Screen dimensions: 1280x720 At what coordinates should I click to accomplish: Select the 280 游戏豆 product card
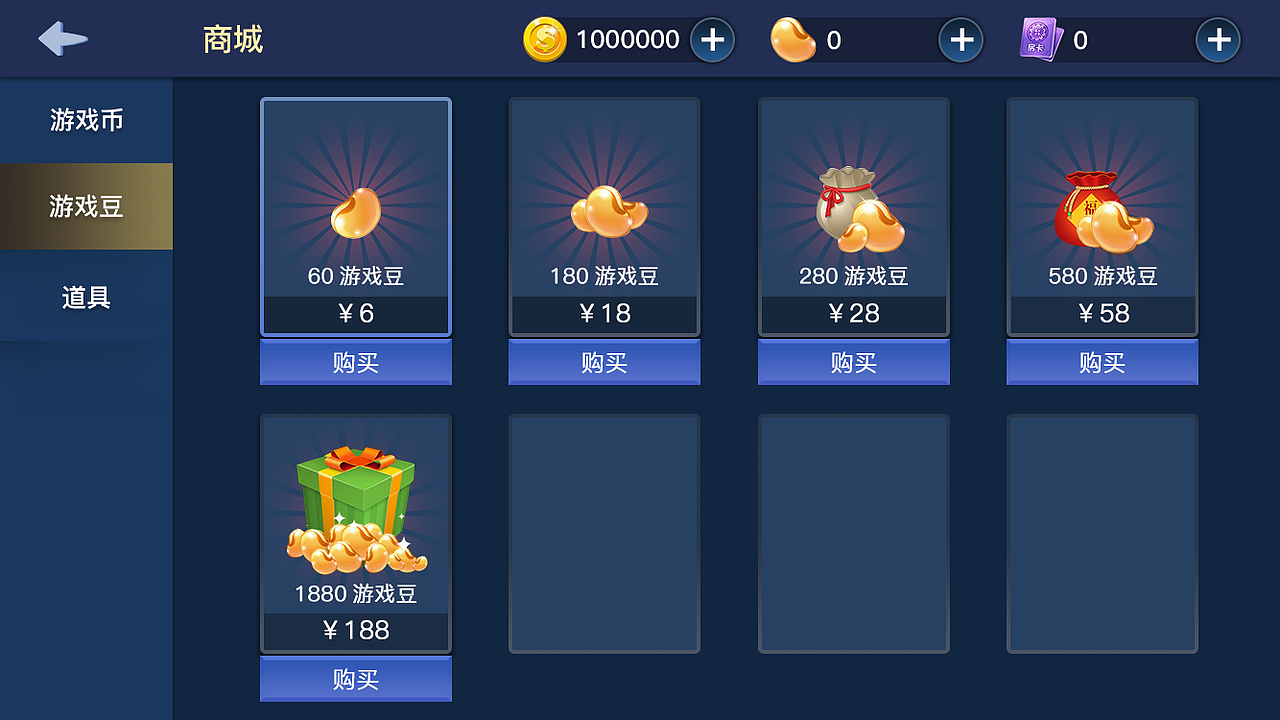coord(853,216)
